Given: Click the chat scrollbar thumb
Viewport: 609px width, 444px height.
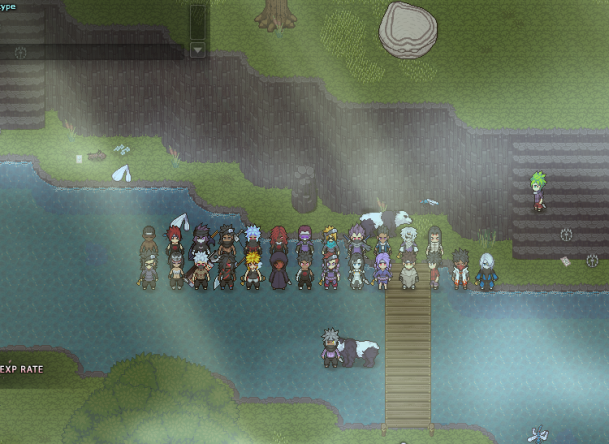Looking at the screenshot, I should [198, 21].
